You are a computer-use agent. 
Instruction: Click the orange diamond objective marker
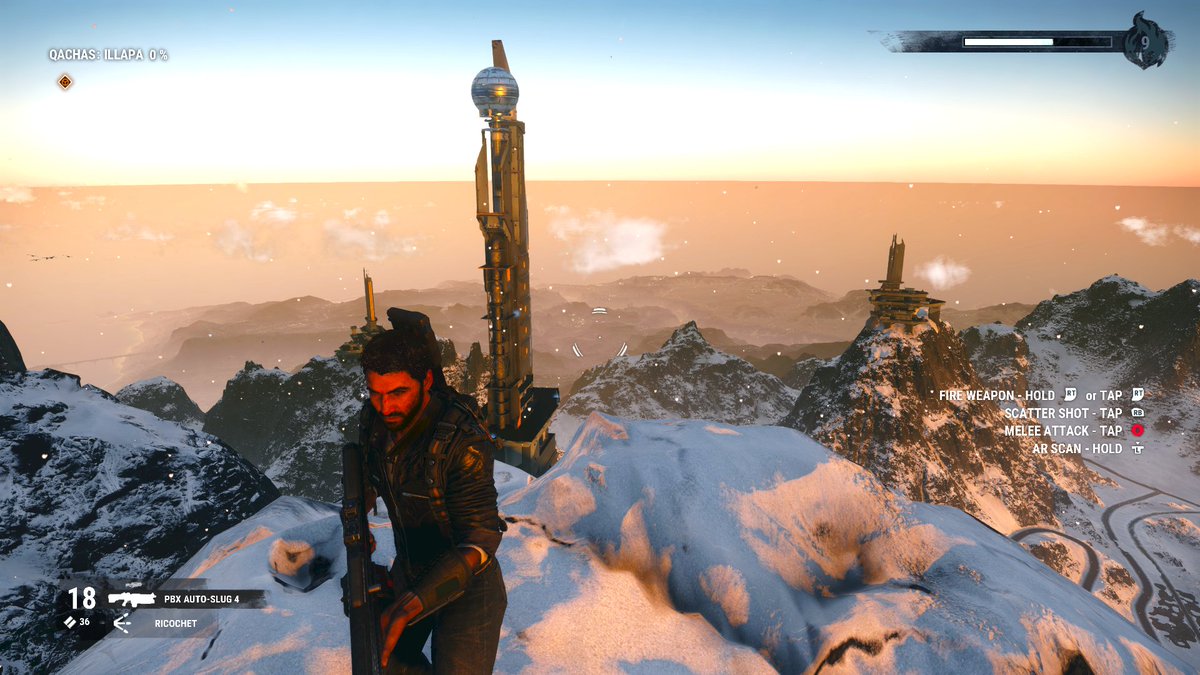click(65, 82)
